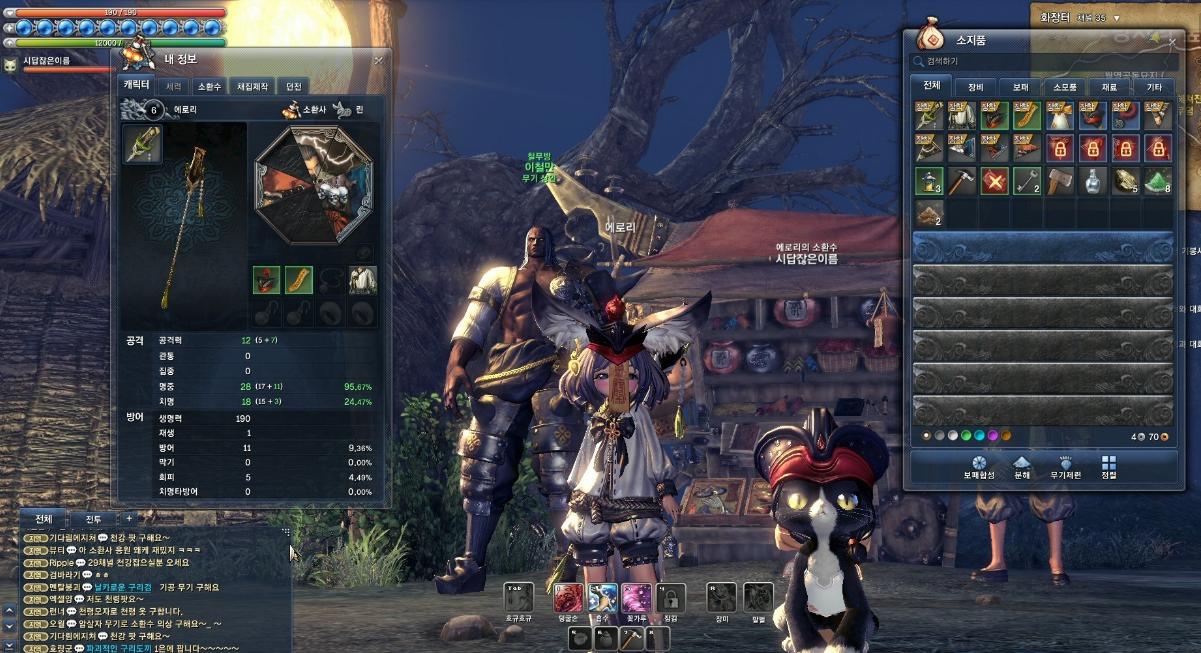Screen dimensions: 1201x653
Task: Select the 기타 inventory tab
Action: point(1154,87)
